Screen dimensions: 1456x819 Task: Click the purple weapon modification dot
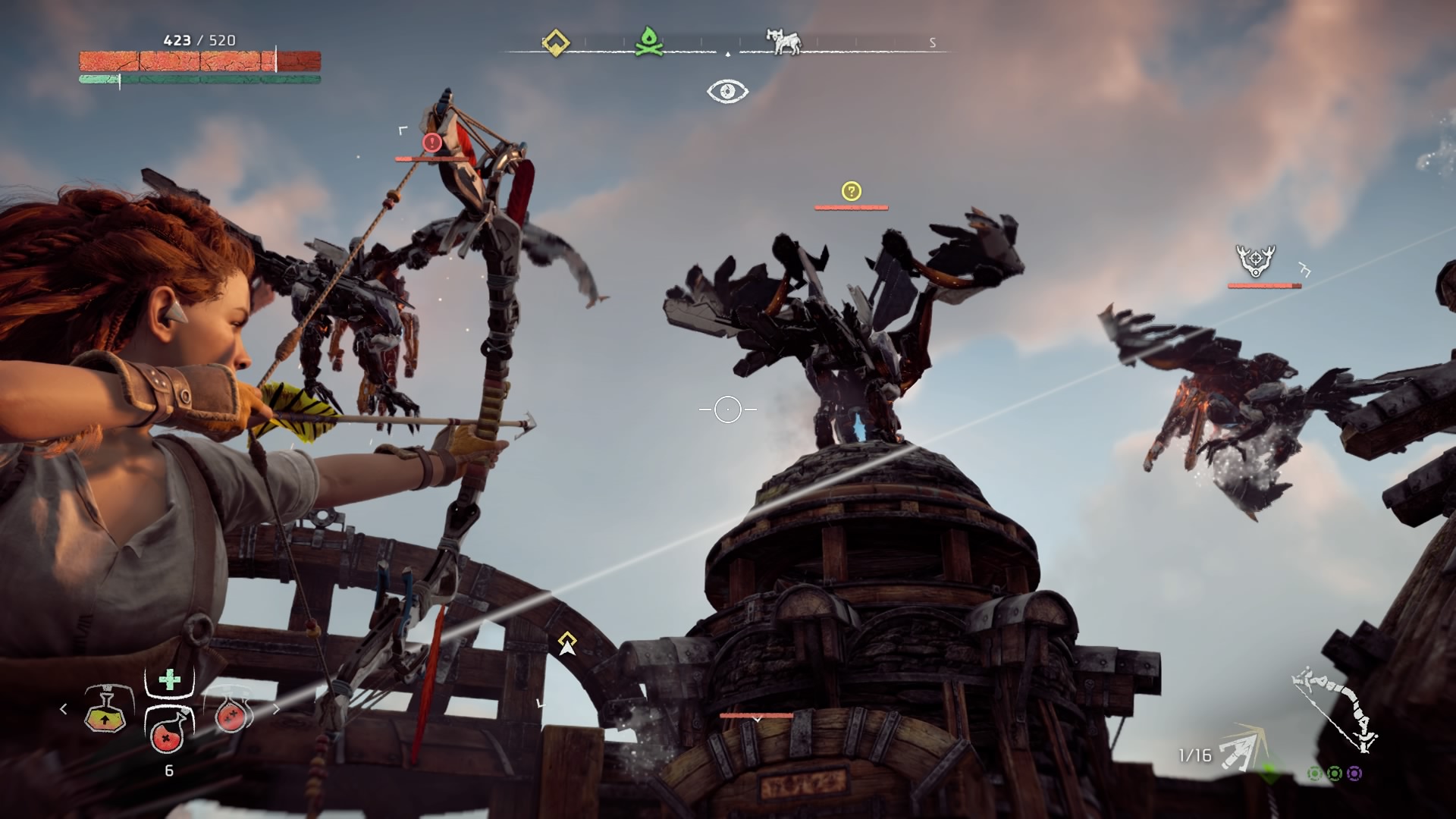coord(1354,773)
